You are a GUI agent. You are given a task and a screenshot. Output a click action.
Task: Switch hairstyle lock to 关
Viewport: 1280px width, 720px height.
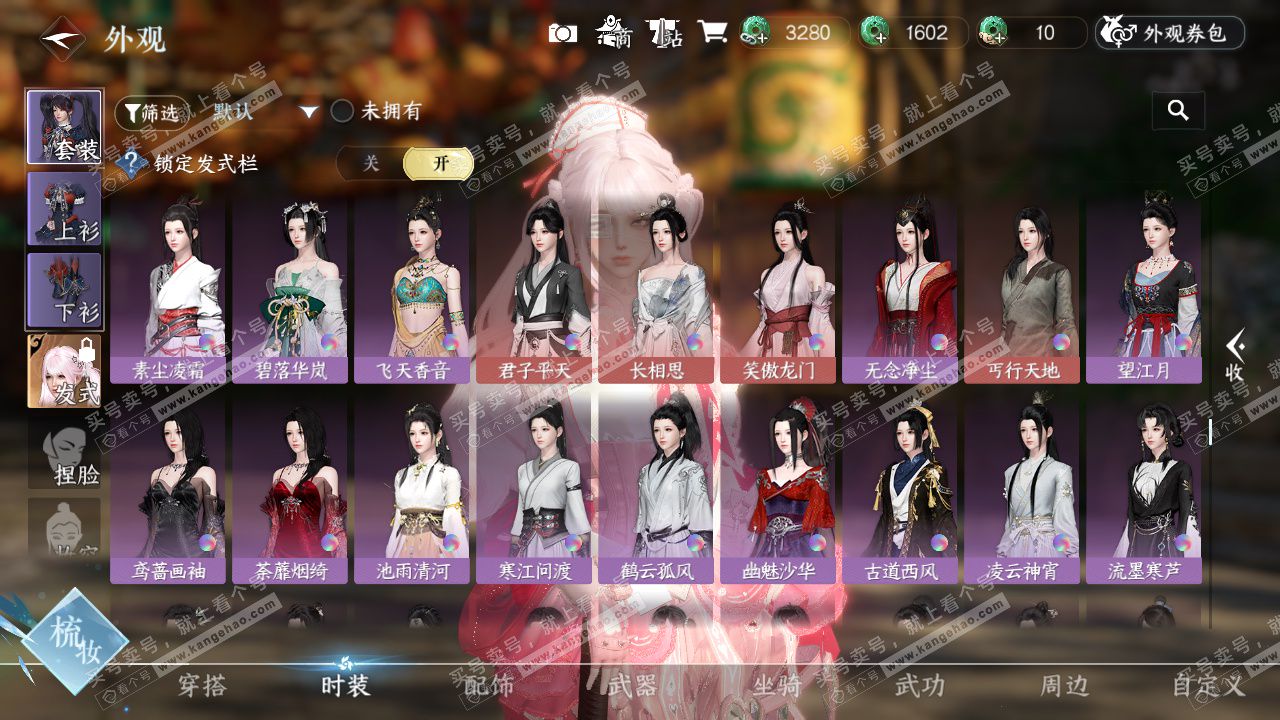tap(371, 163)
